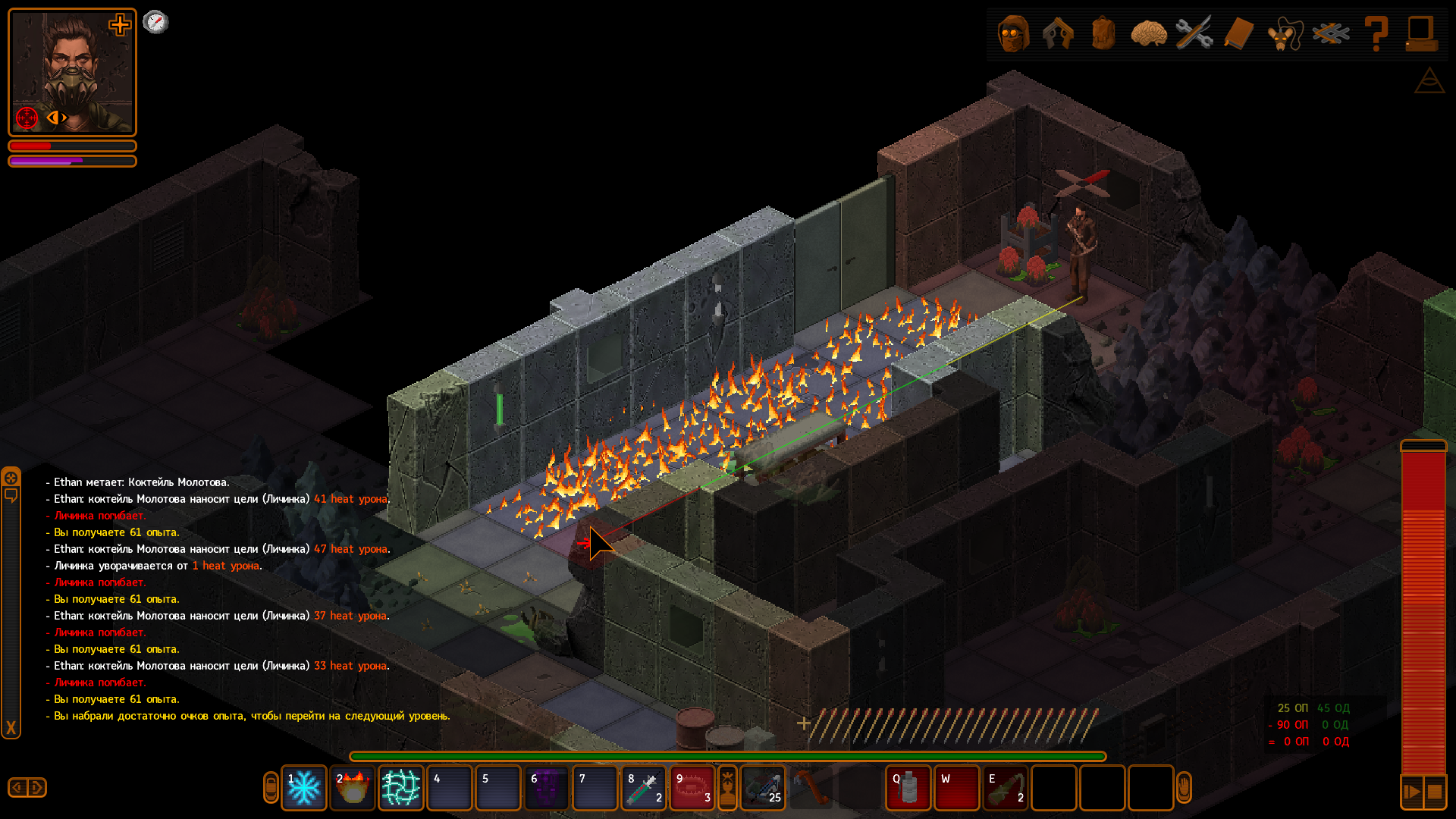Use the syringe item in slot 8
Image resolution: width=1456 pixels, height=819 pixels.
[644, 788]
